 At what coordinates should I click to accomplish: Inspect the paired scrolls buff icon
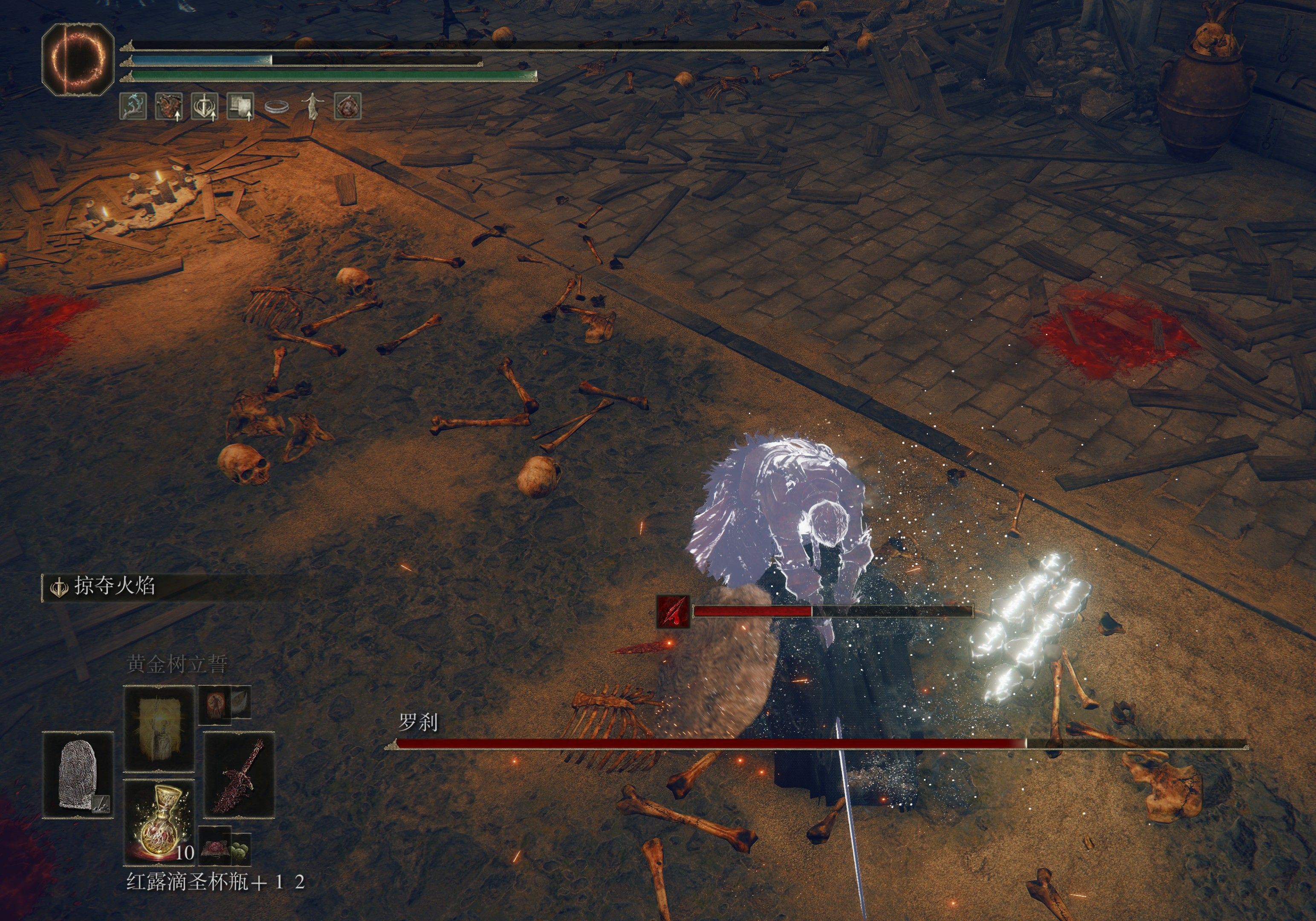click(x=240, y=107)
